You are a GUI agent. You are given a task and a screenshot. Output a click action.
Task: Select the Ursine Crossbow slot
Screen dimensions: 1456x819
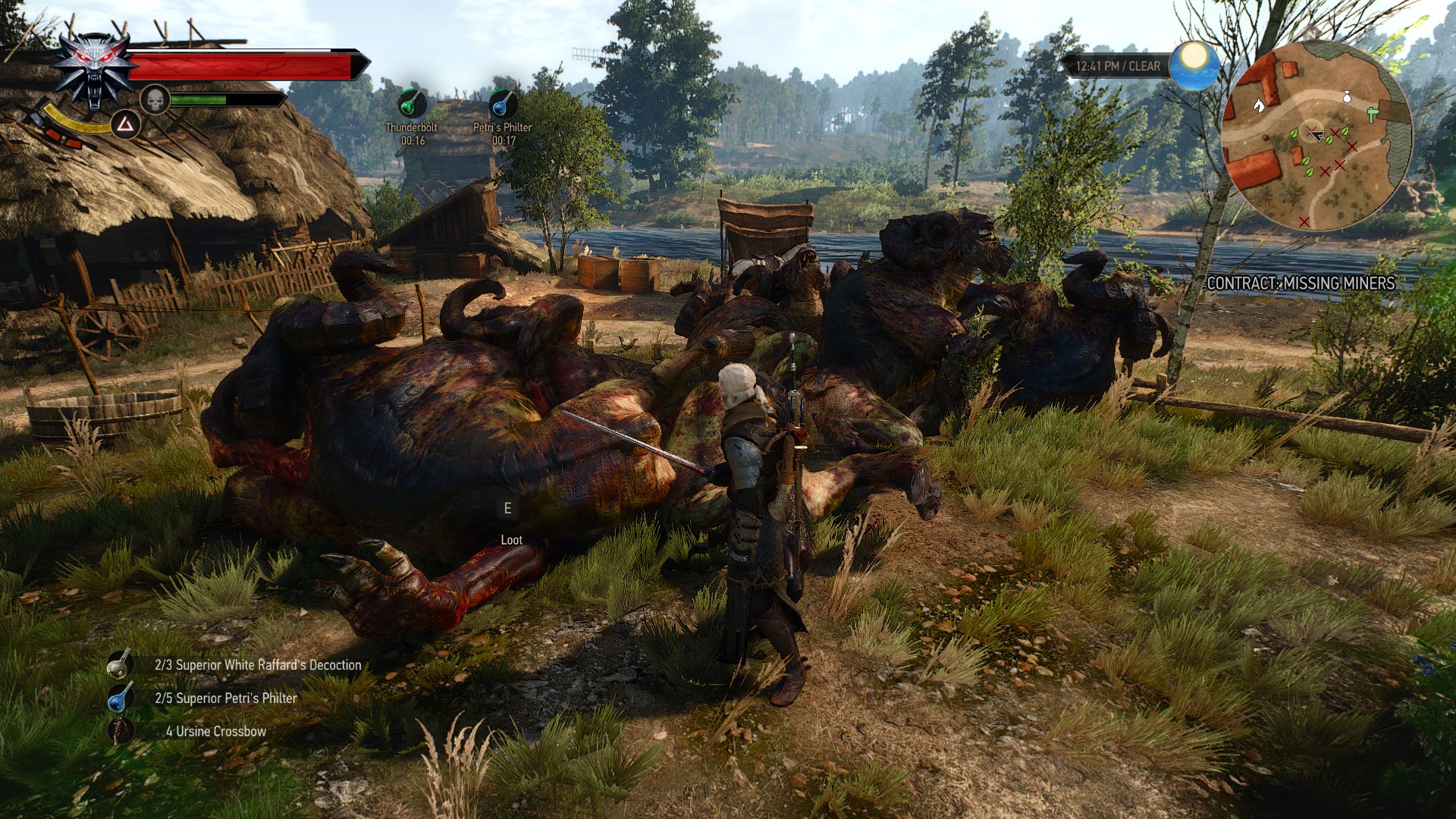pyautogui.click(x=121, y=731)
